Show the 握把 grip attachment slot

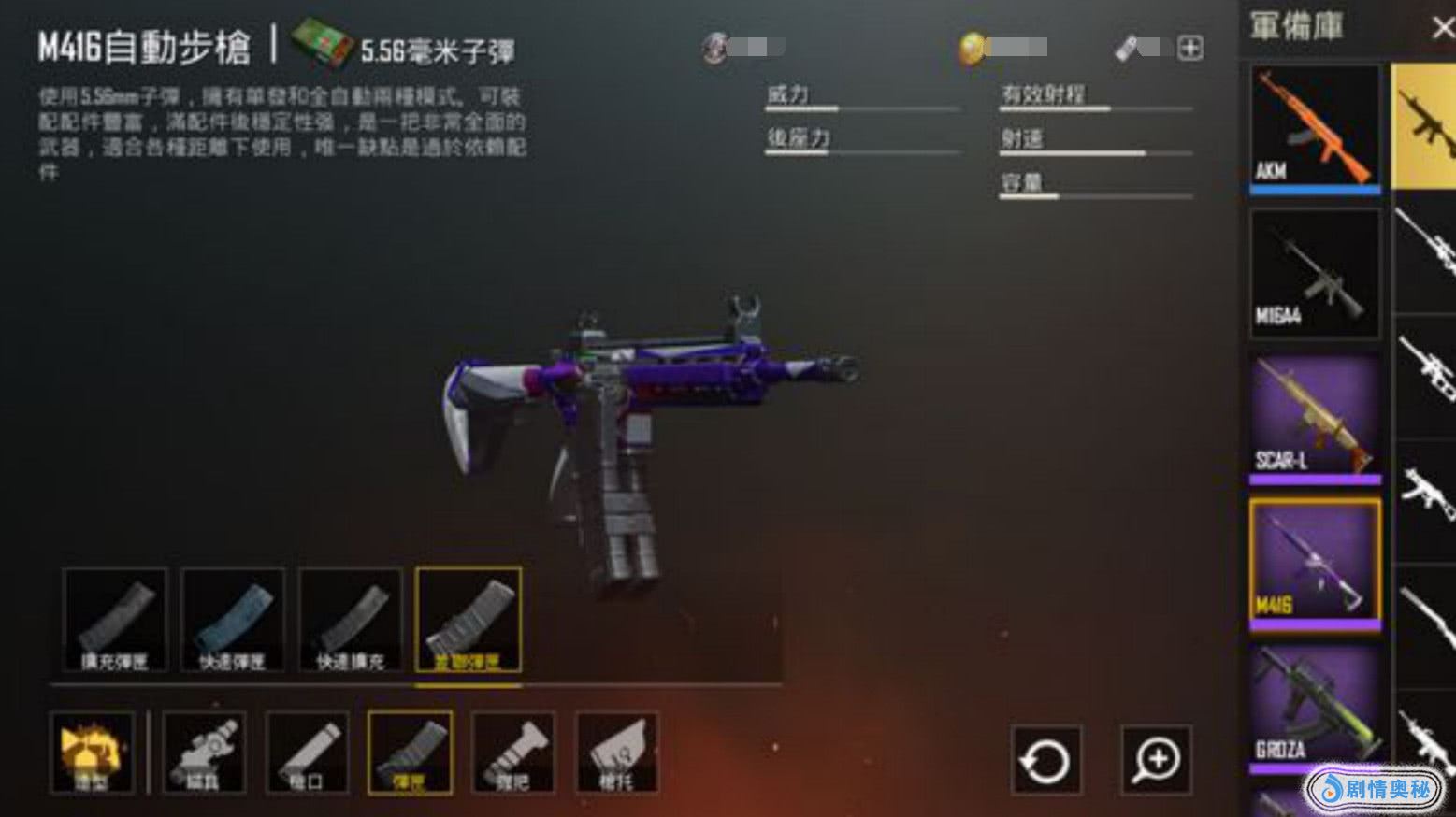point(512,752)
